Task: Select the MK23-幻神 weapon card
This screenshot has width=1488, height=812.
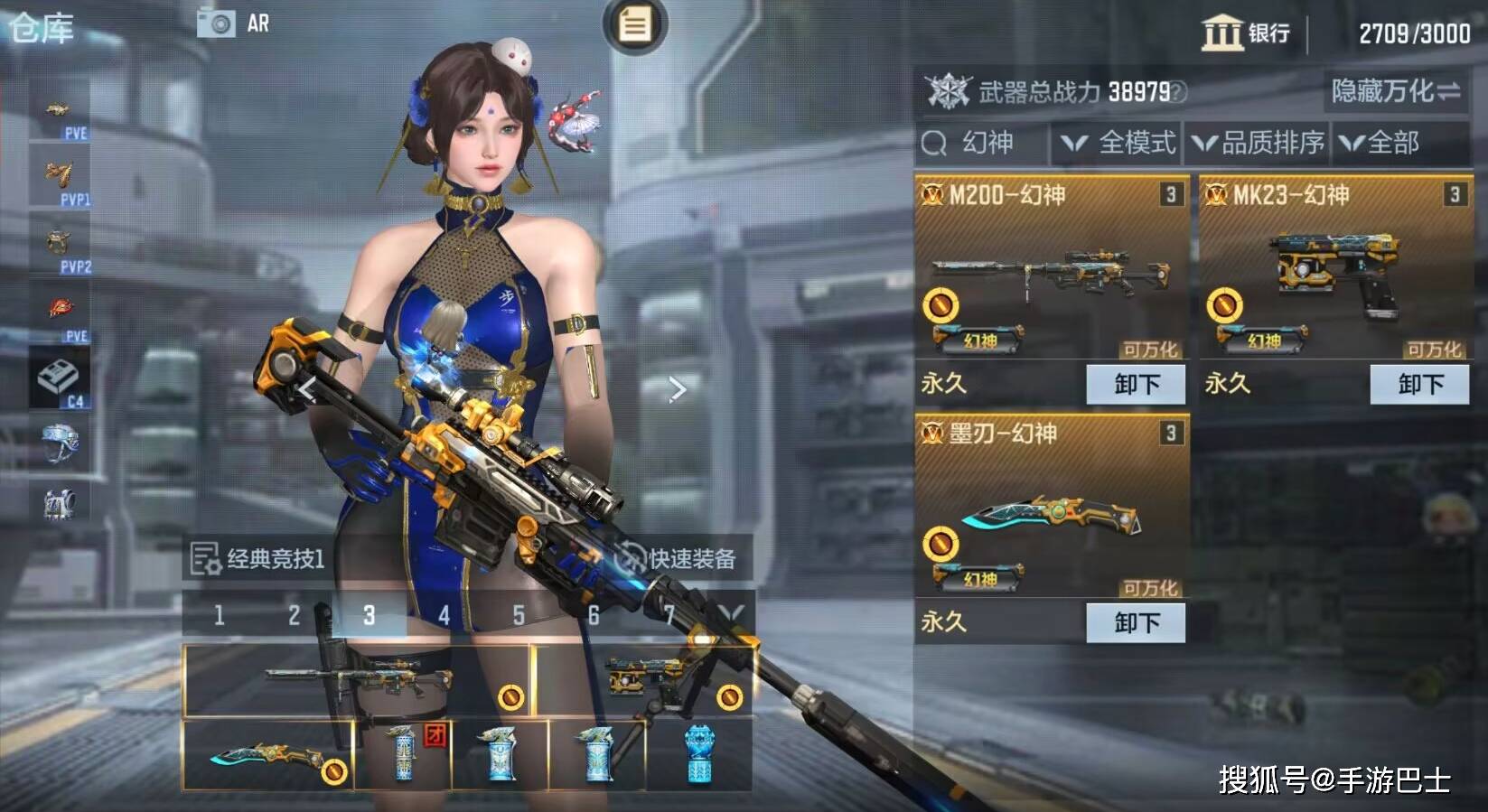Action: coord(1334,271)
